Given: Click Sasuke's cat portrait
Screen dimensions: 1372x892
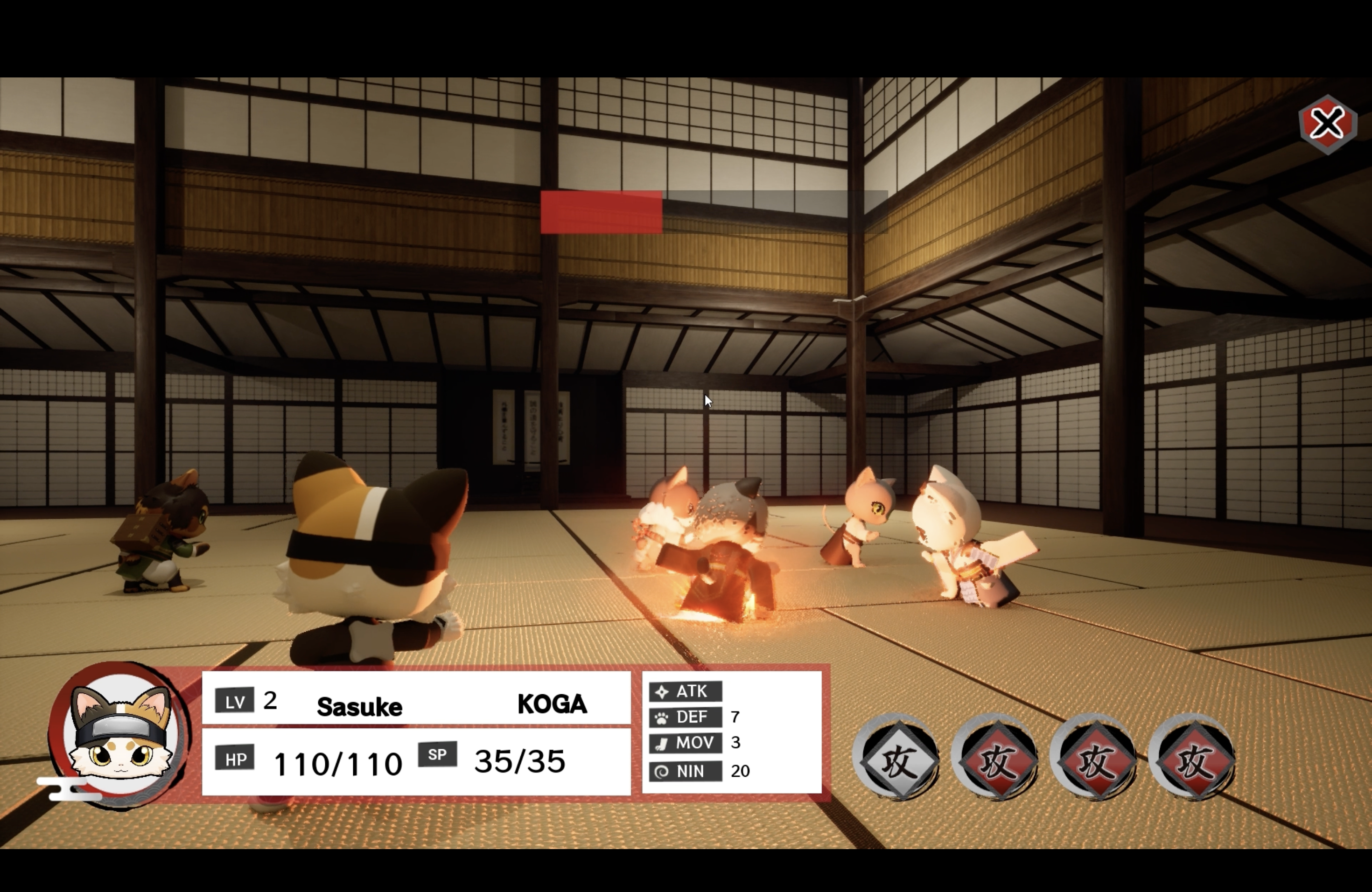Looking at the screenshot, I should pos(121,735).
